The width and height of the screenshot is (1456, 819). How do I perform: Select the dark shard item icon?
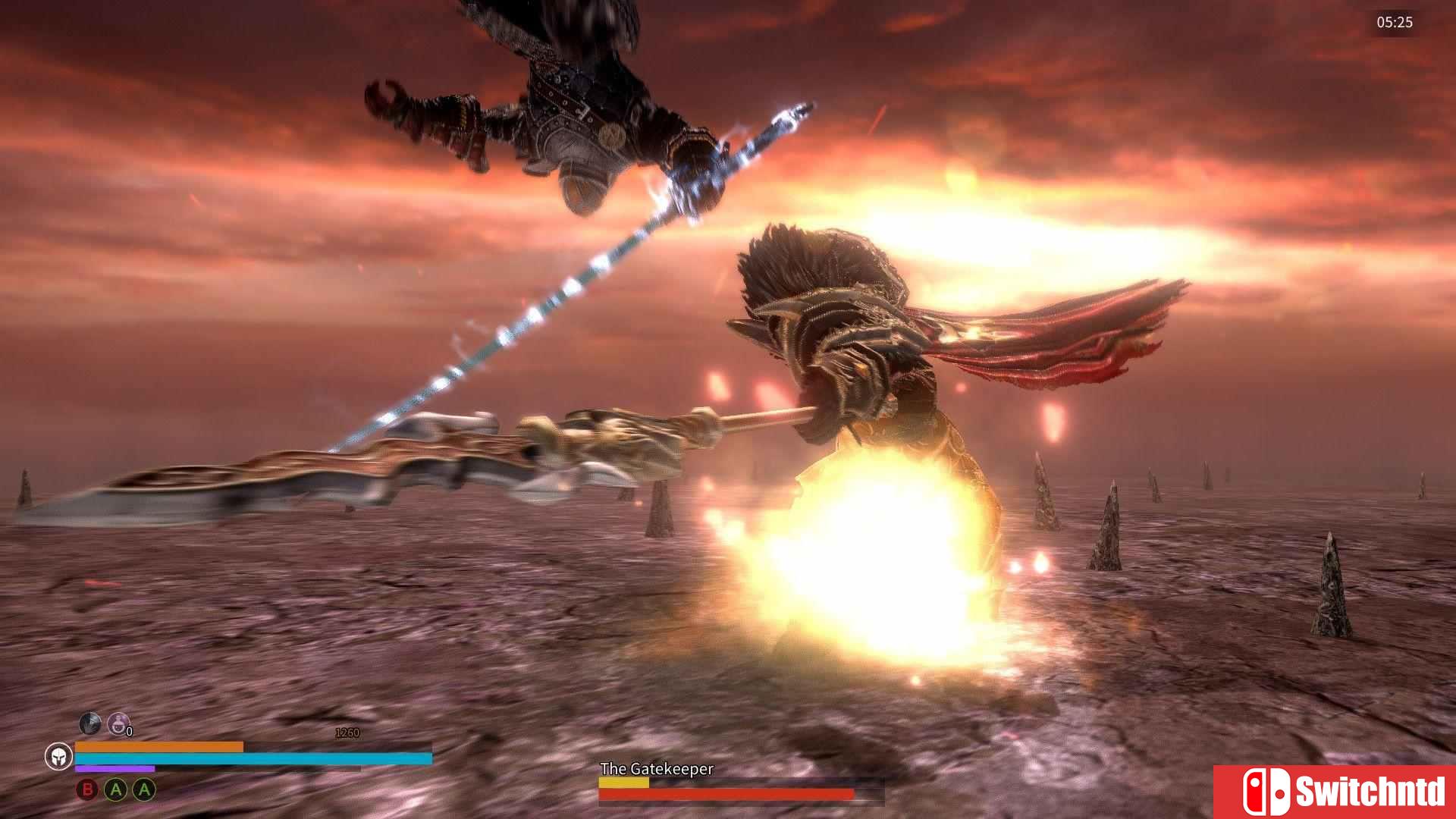pyautogui.click(x=89, y=723)
